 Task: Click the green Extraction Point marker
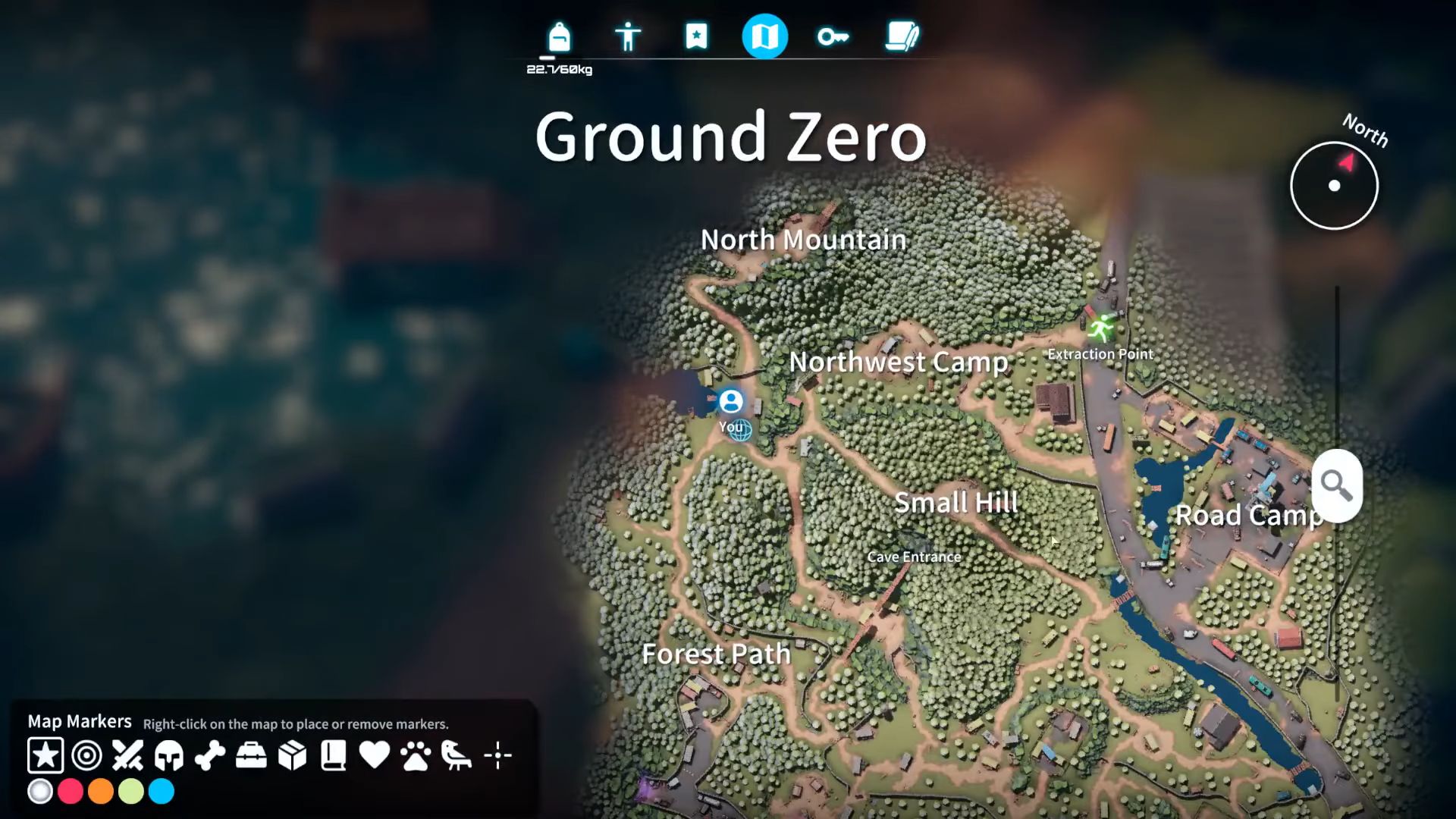(1099, 326)
